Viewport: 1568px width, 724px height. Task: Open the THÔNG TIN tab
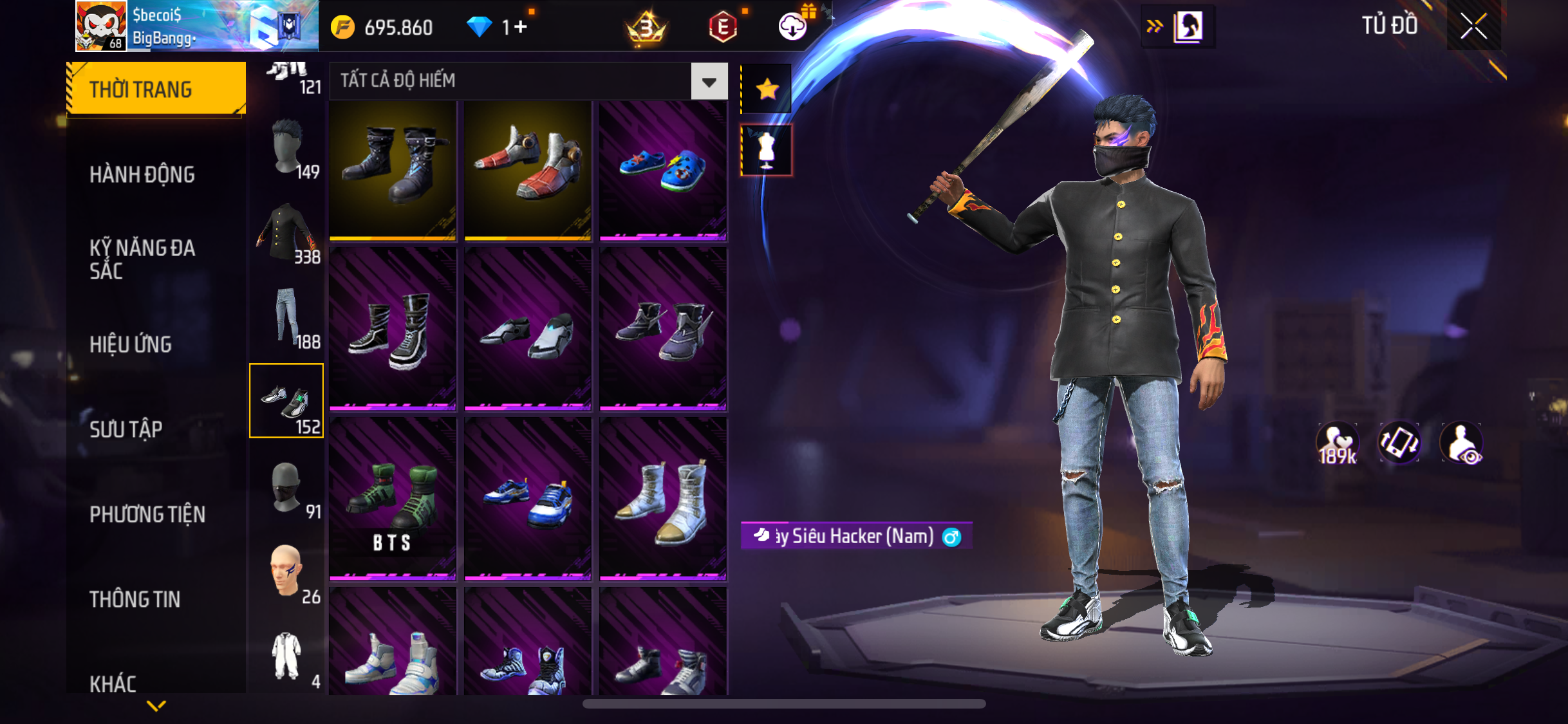[x=135, y=599]
